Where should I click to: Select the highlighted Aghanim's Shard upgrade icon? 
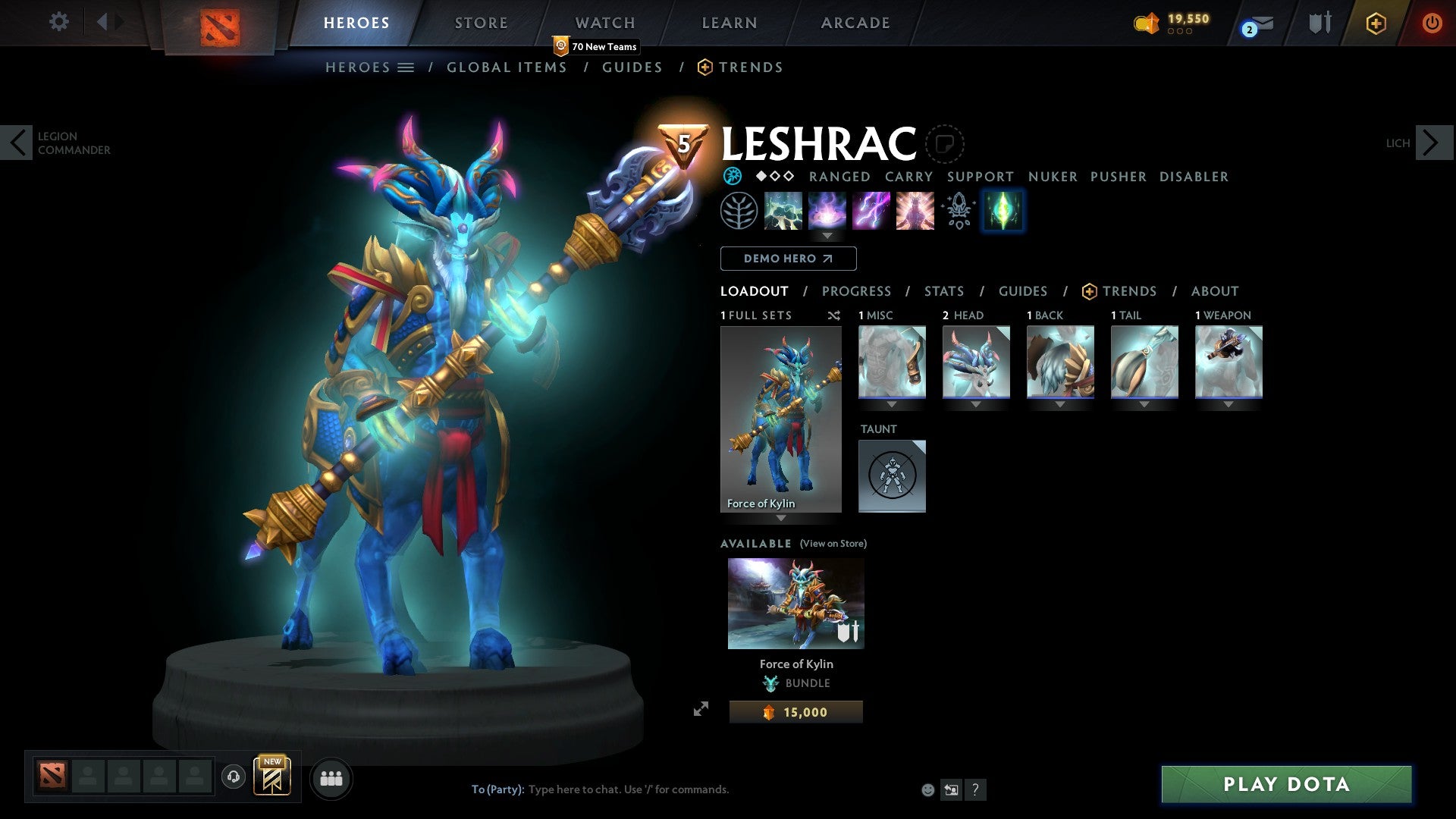1003,211
